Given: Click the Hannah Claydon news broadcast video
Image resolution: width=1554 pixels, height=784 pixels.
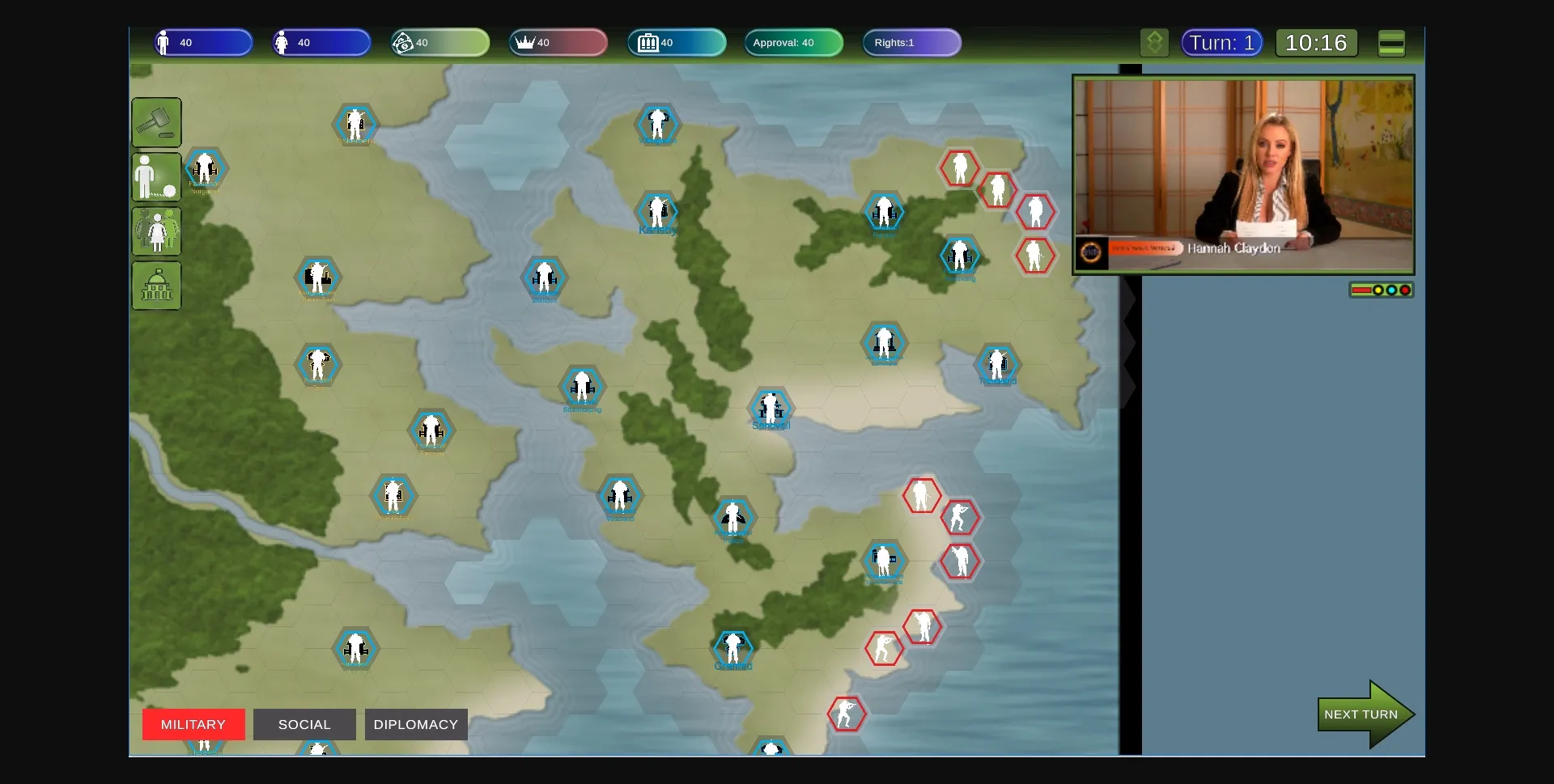Looking at the screenshot, I should (1244, 174).
